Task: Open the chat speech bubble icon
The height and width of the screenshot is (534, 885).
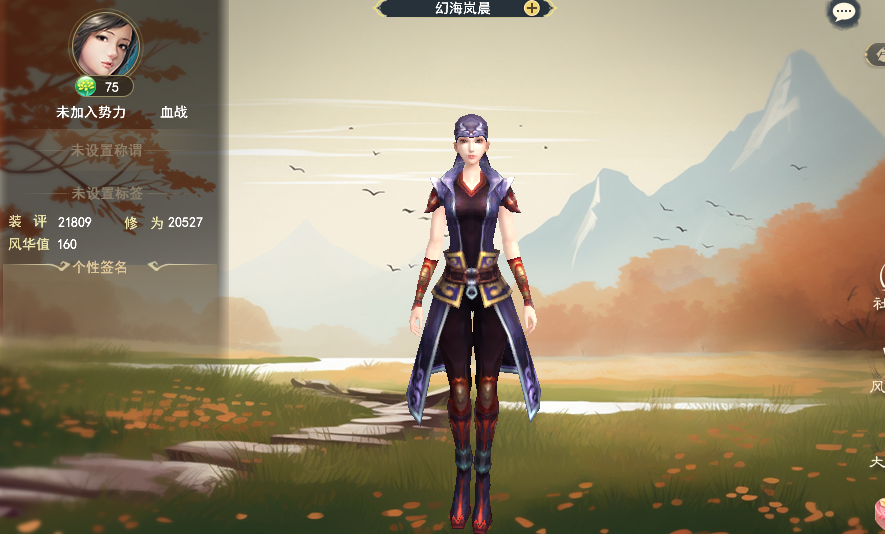Action: 844,12
